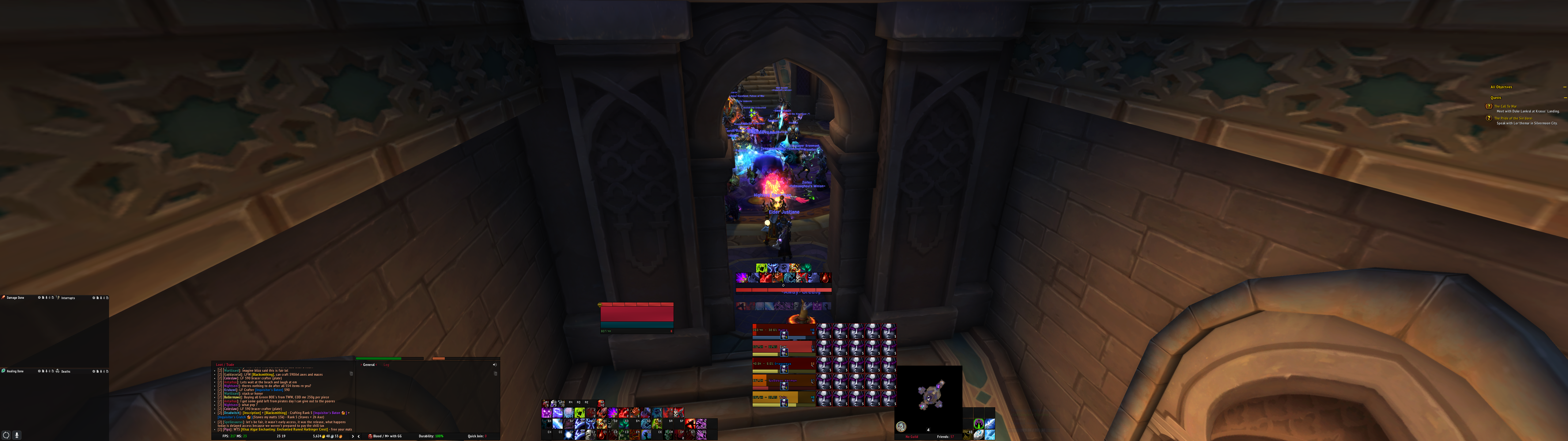Select the Loot / Trade chat tab

[x=225, y=365]
